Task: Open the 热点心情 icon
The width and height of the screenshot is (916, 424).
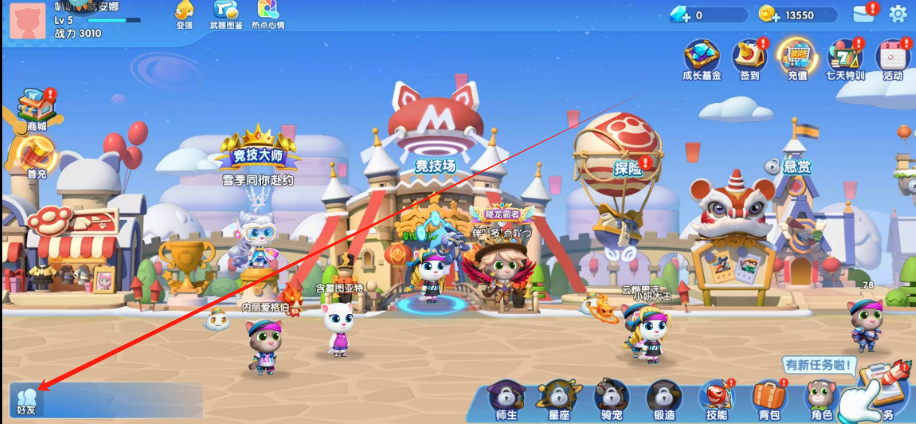Action: (x=267, y=14)
